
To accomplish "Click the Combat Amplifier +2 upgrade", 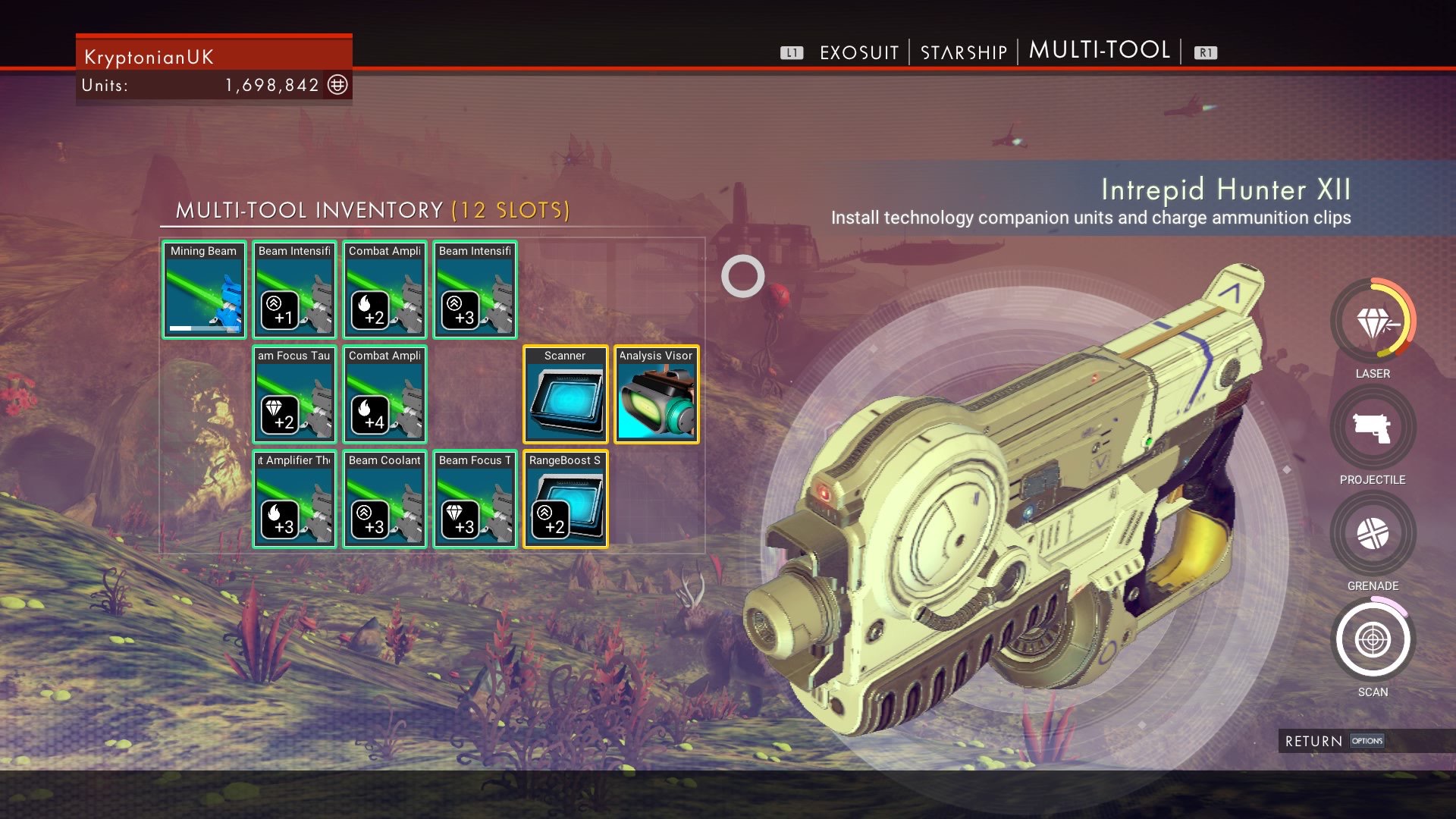I will pos(384,290).
